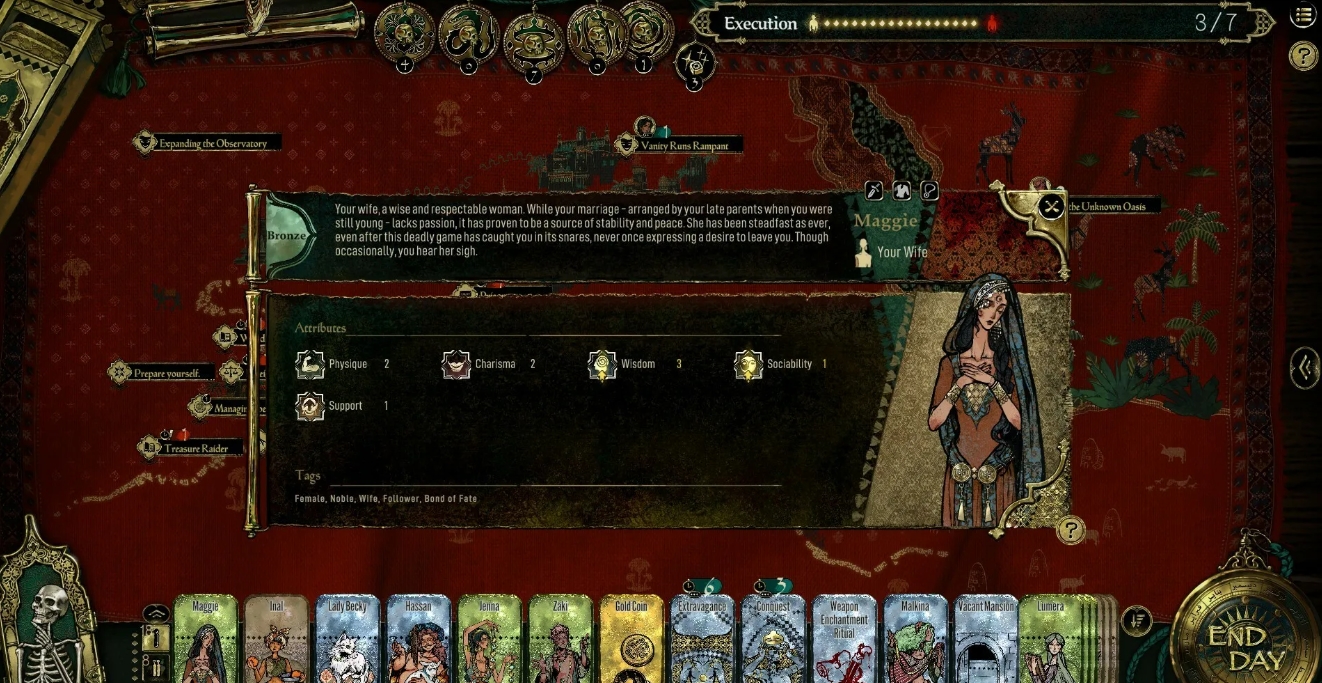Image resolution: width=1322 pixels, height=683 pixels.
Task: Close Maggie's character detail panel
Action: coord(1051,207)
